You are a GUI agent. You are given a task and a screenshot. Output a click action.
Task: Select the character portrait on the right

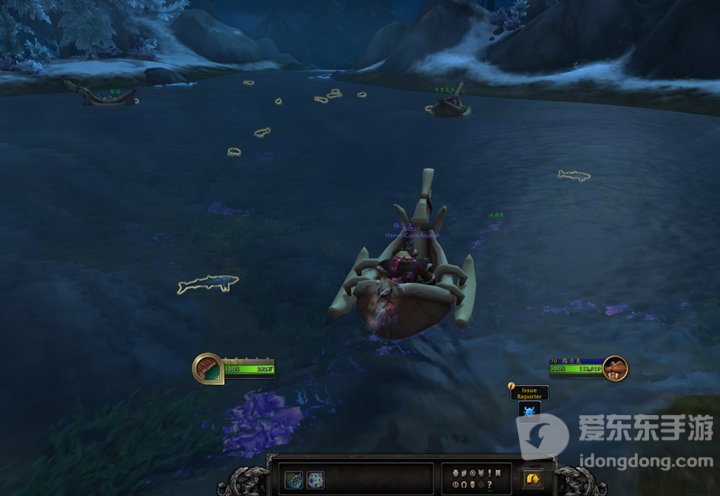614,367
